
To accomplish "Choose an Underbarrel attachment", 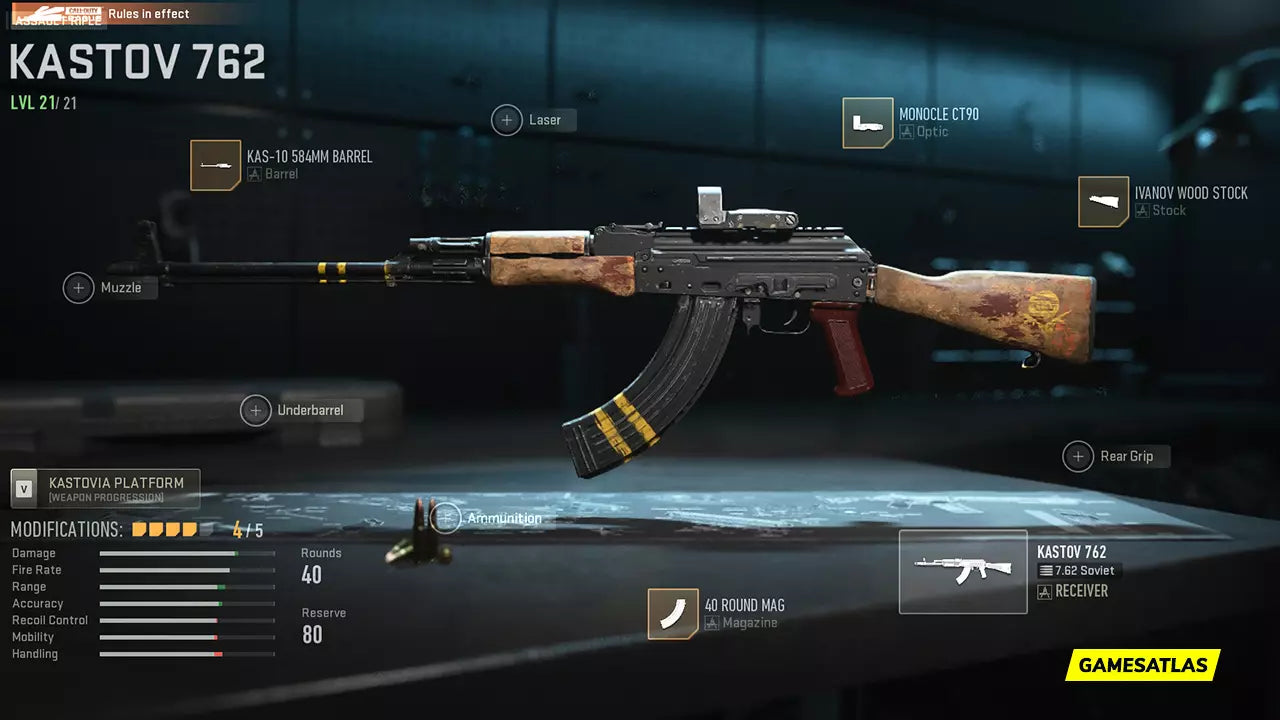I will pos(256,410).
